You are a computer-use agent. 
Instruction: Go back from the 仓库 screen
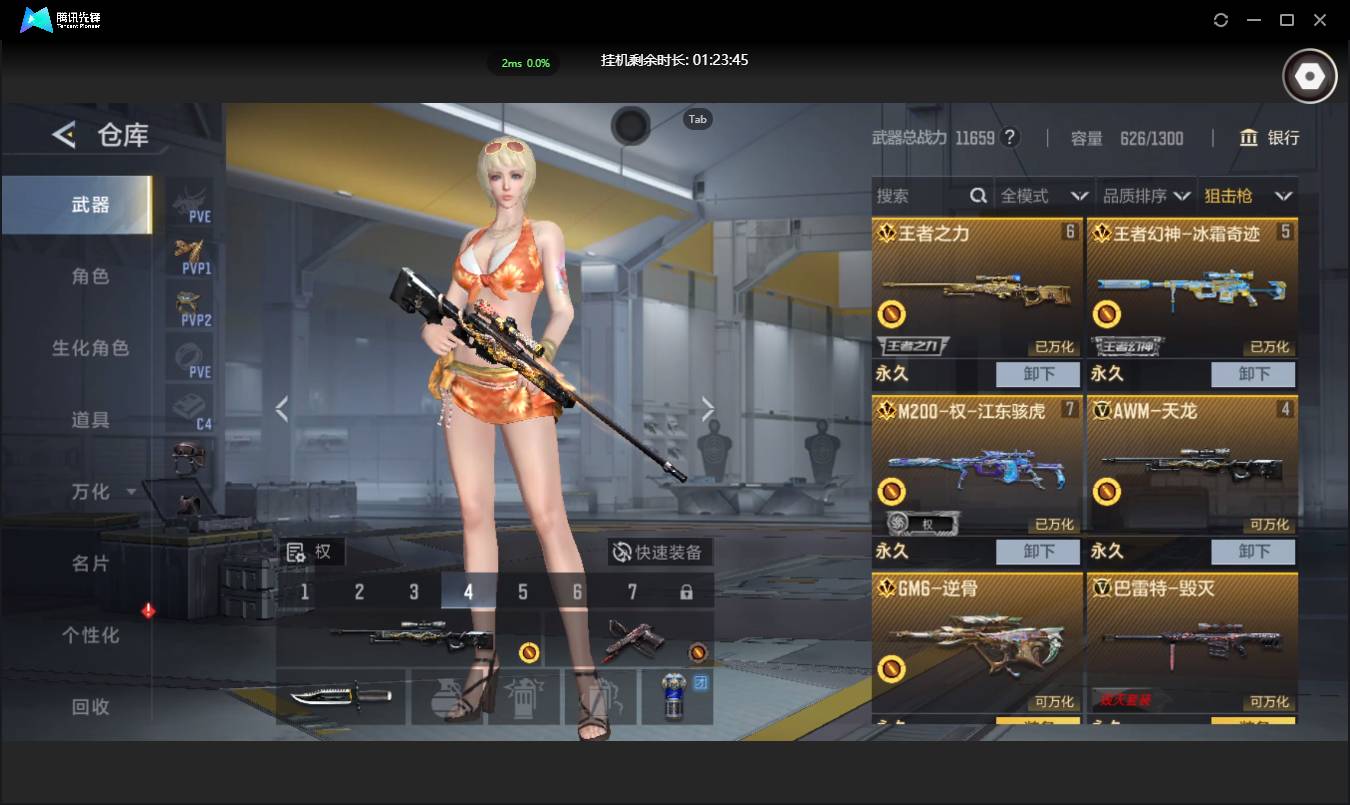(x=64, y=135)
